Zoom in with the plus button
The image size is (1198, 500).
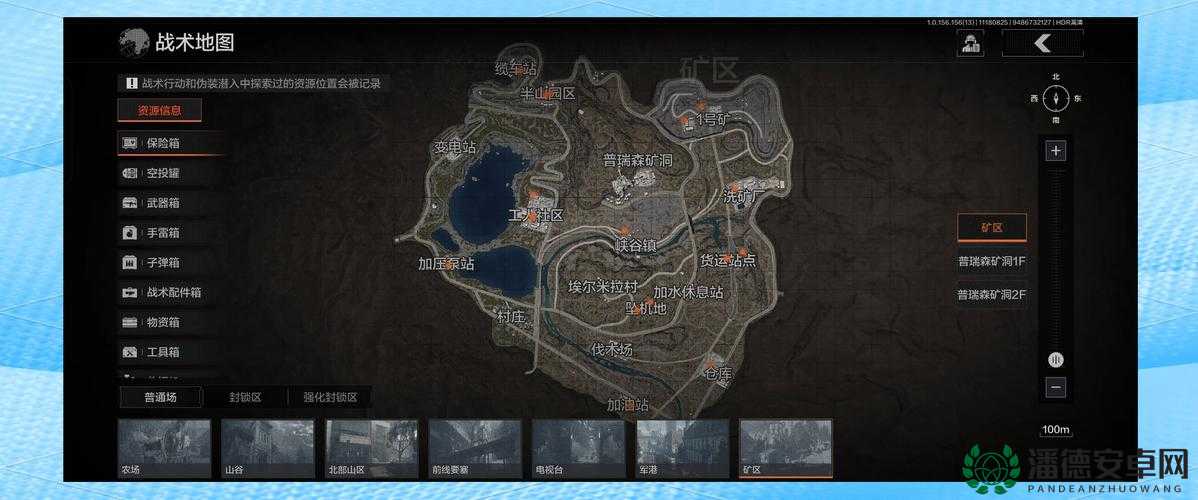pos(1055,151)
